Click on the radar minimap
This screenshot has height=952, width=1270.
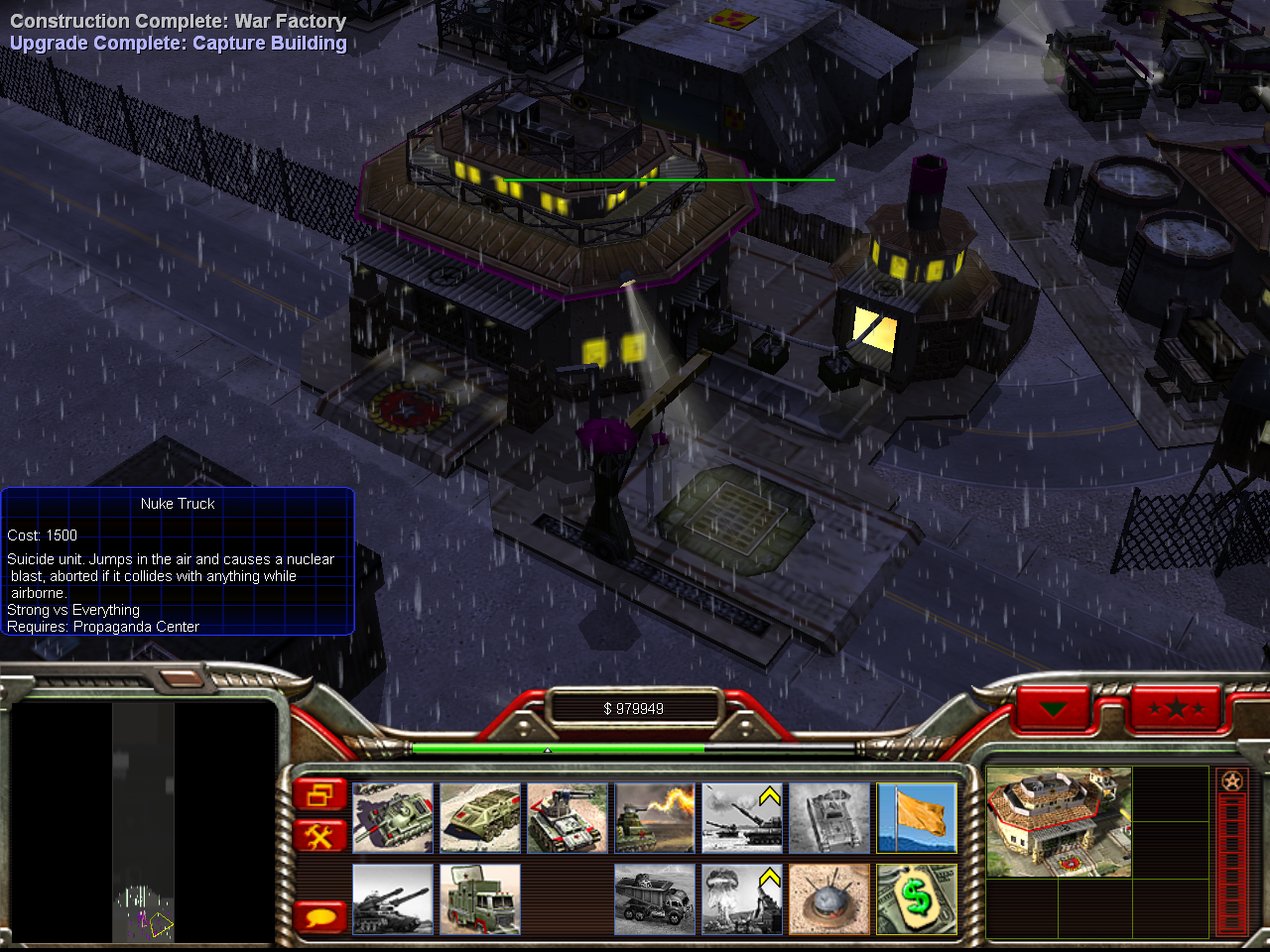click(143, 821)
